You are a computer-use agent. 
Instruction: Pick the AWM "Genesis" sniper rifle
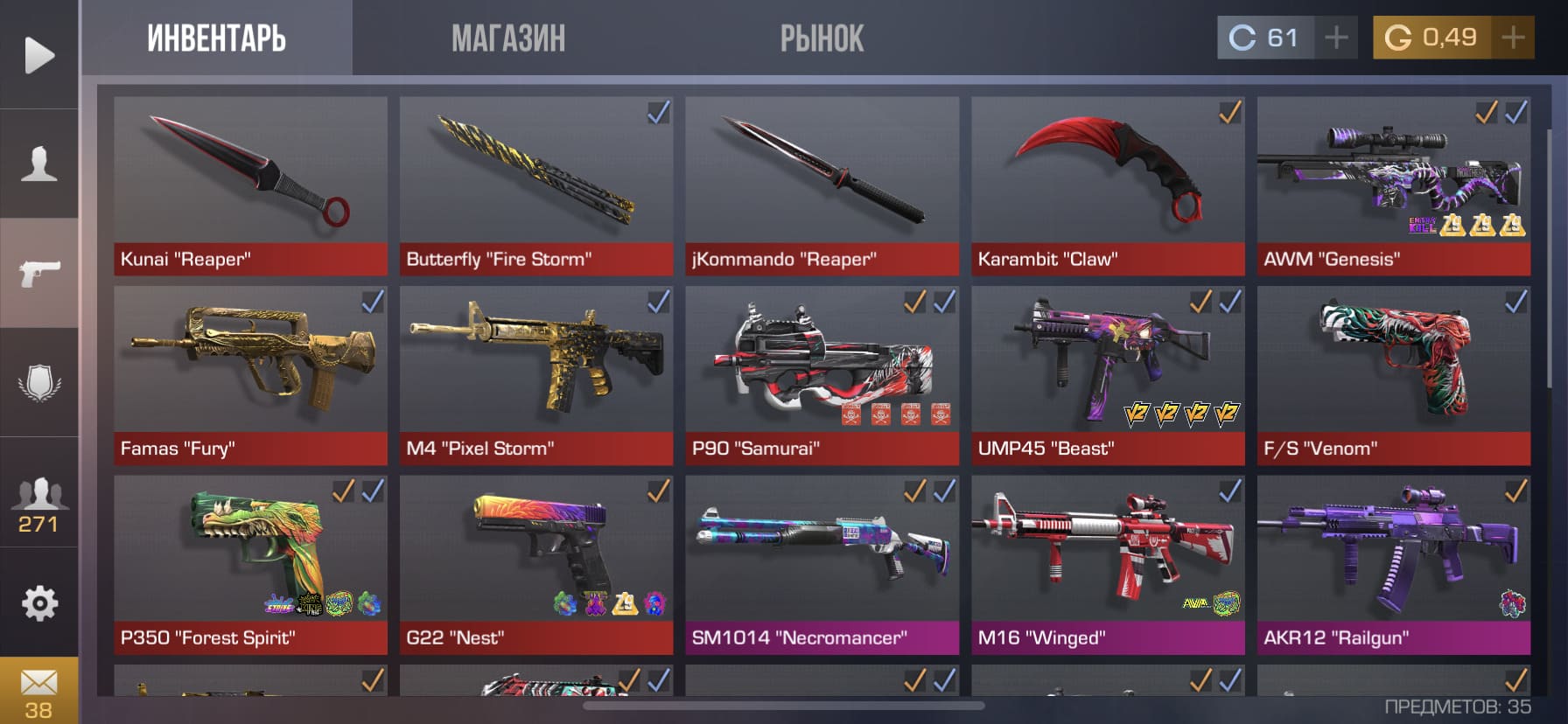(1393, 185)
